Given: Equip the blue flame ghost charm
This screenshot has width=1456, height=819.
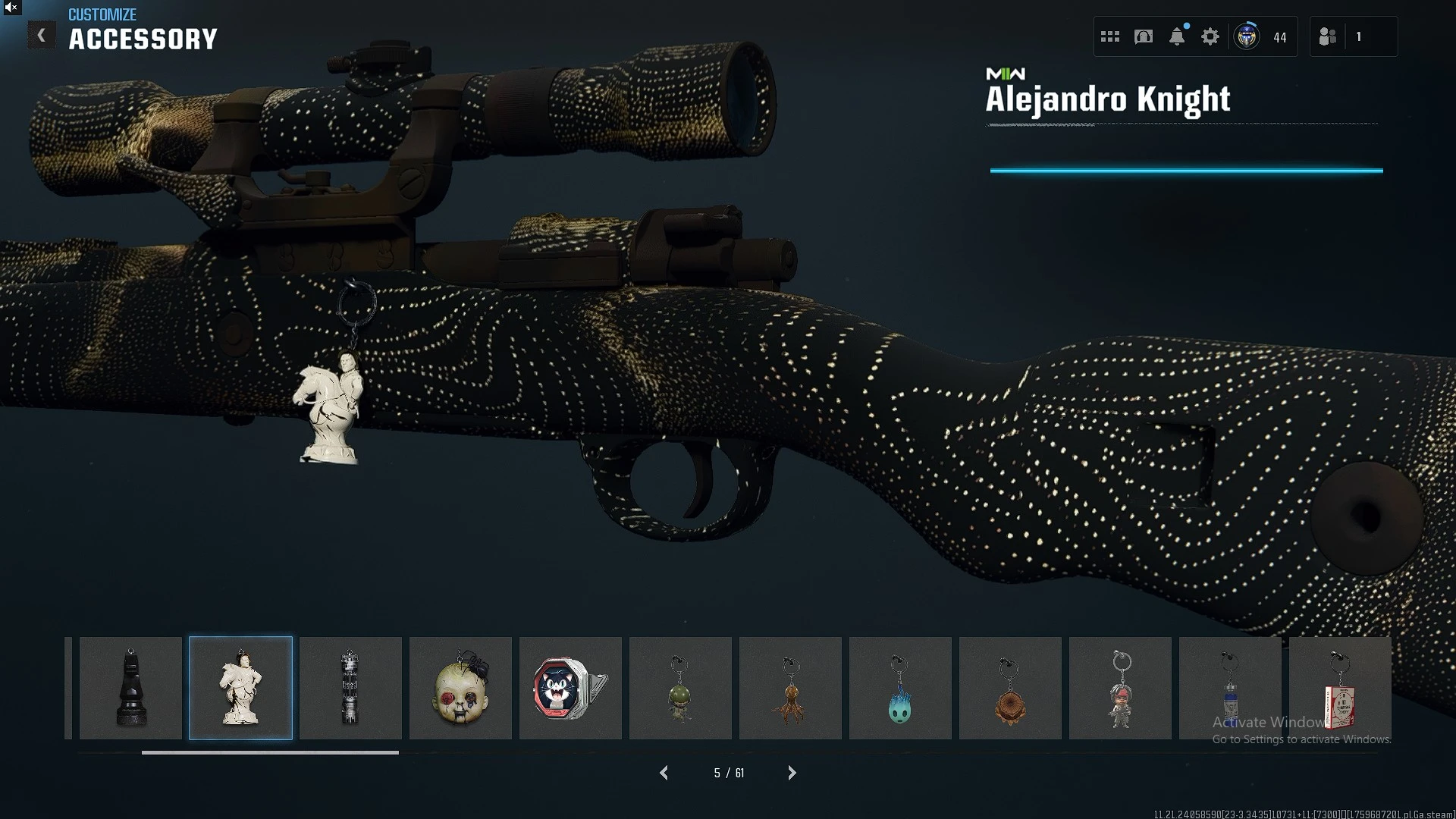Looking at the screenshot, I should (900, 688).
